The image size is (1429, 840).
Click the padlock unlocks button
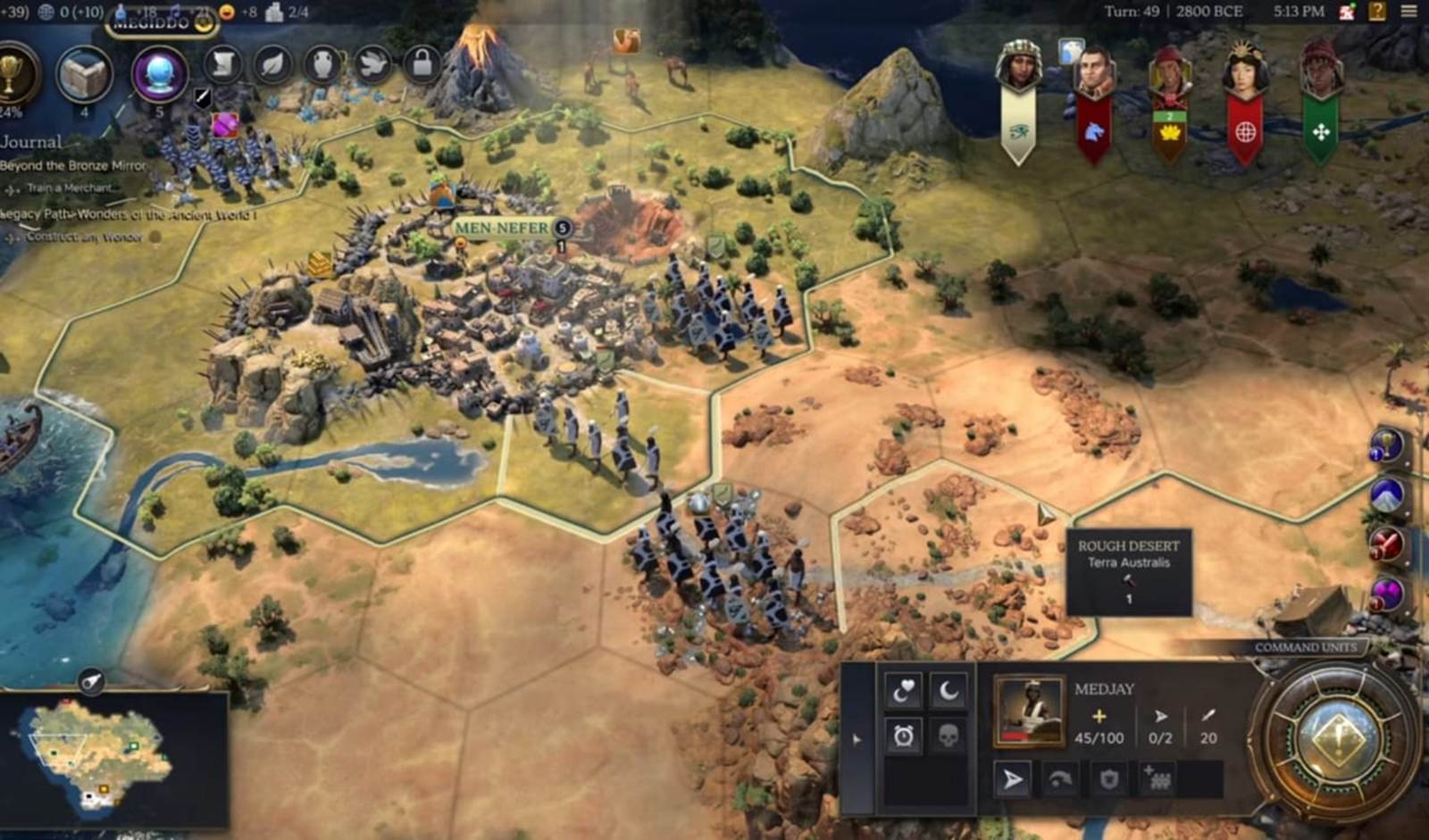pyautogui.click(x=422, y=64)
